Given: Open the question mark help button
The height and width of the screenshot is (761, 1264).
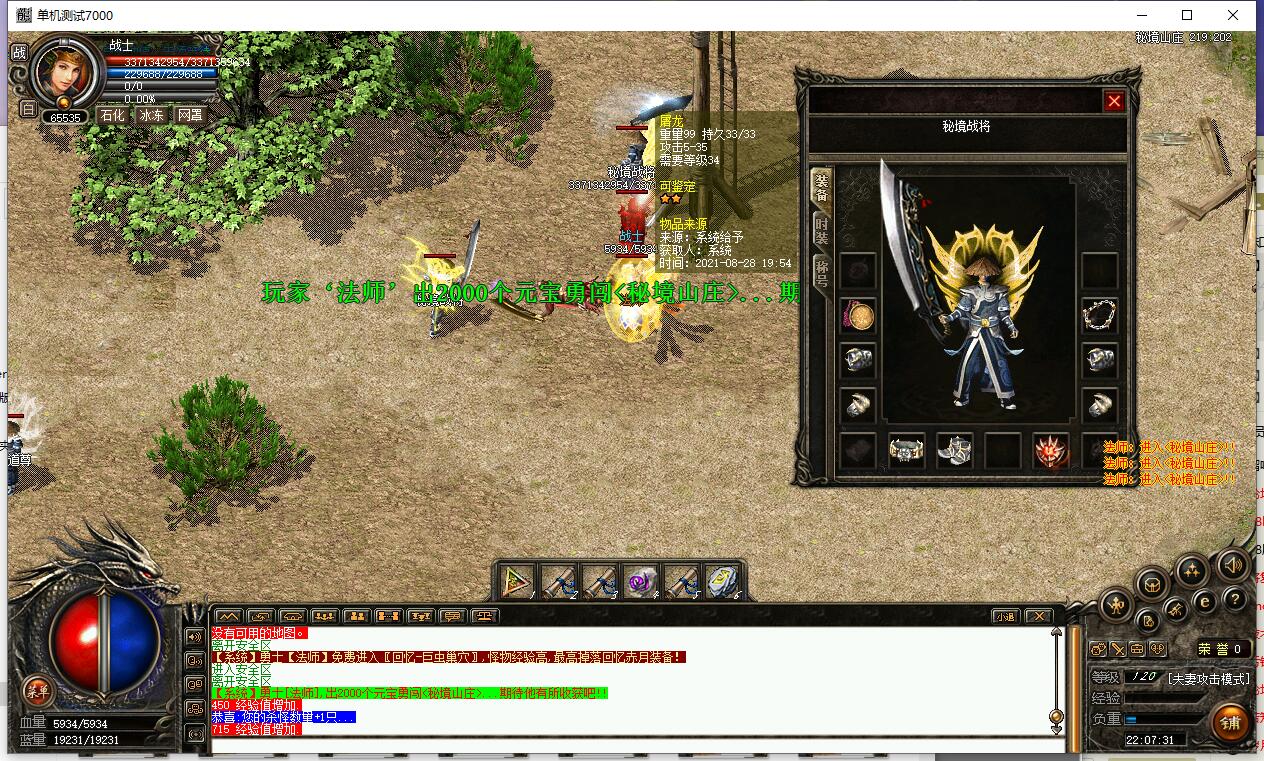Looking at the screenshot, I should pyautogui.click(x=1235, y=599).
